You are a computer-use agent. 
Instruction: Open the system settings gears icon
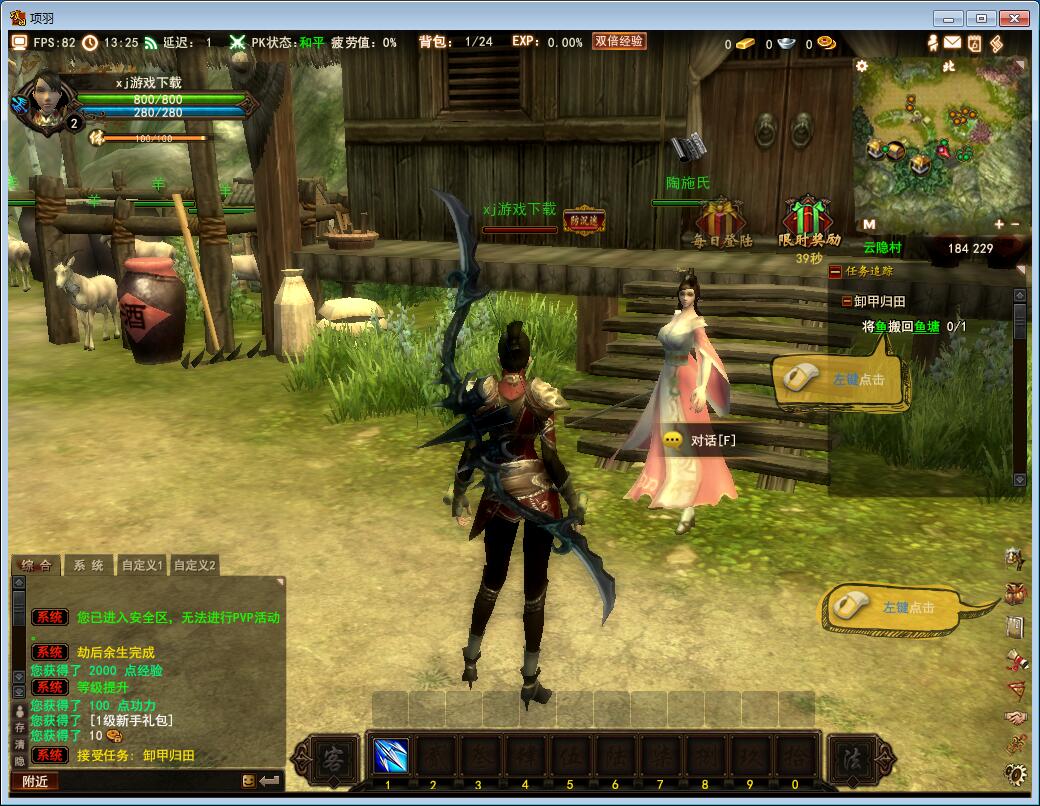pyautogui.click(x=1015, y=773)
